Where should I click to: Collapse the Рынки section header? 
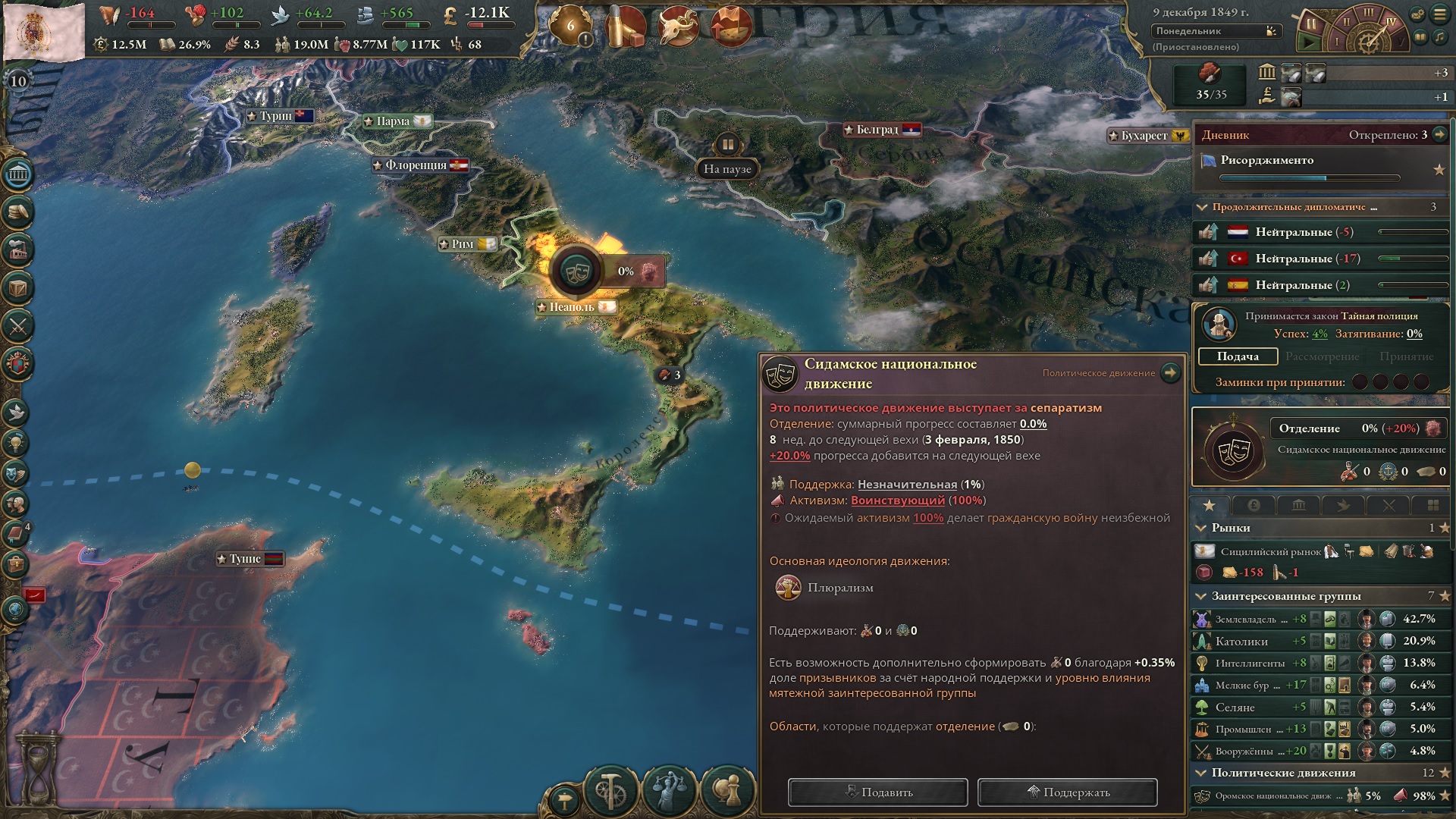click(x=1201, y=529)
